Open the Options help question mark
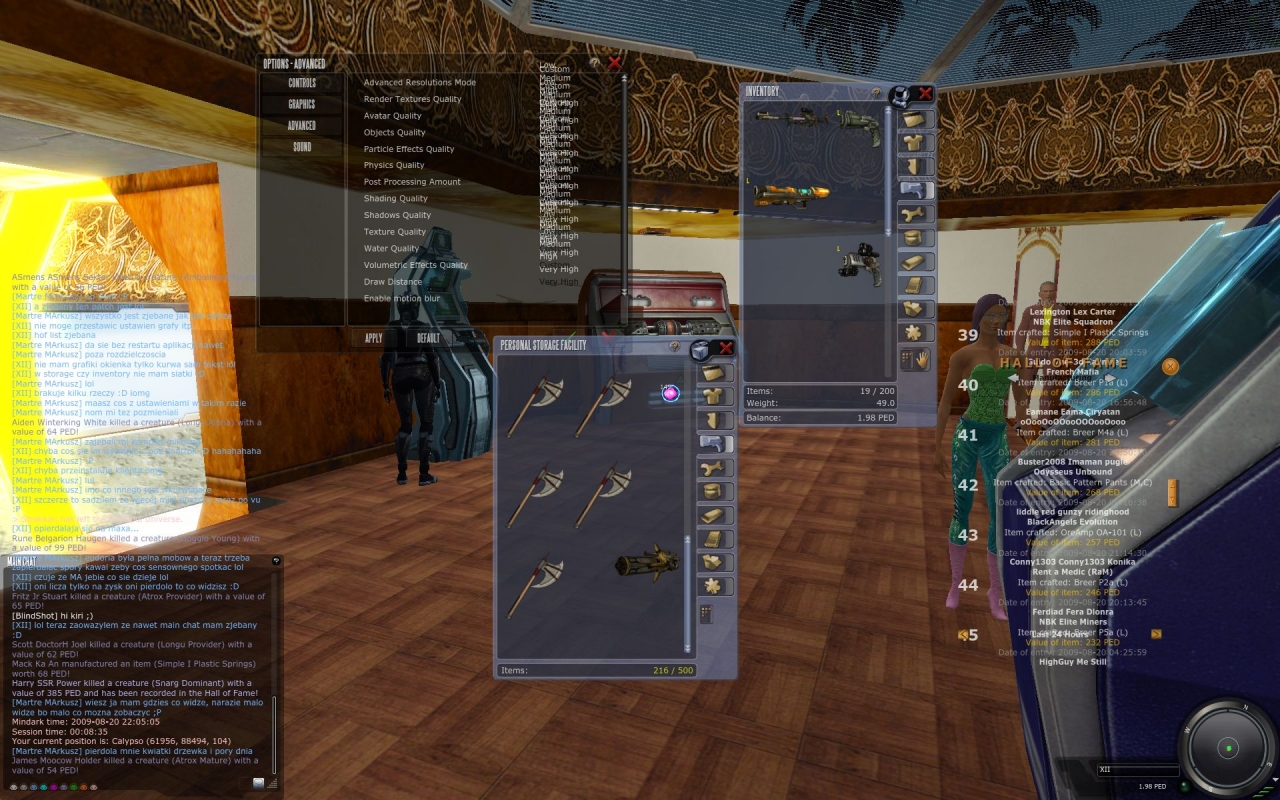1280x800 pixels. coord(595,63)
